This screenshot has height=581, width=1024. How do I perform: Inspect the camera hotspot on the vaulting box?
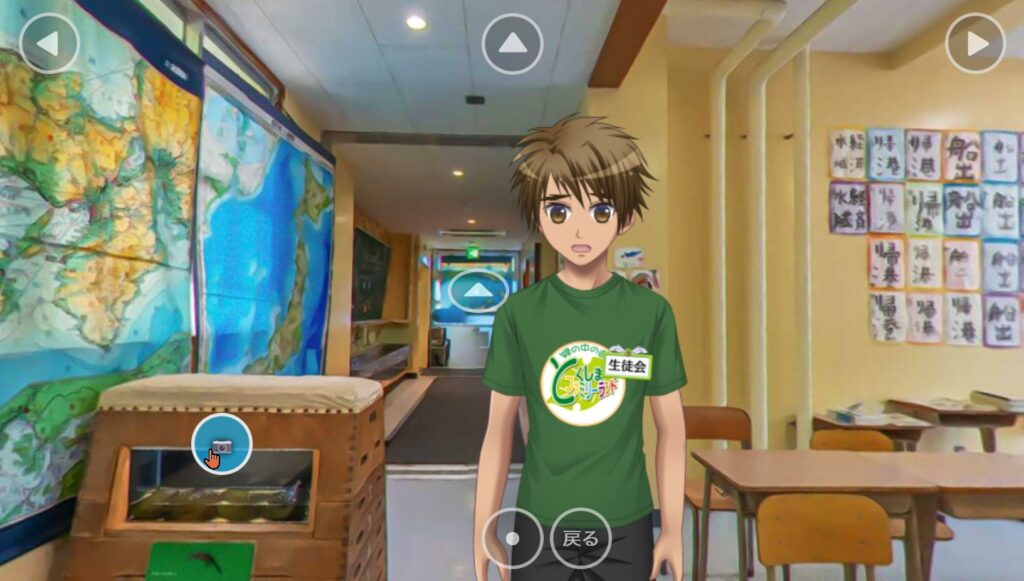click(222, 444)
